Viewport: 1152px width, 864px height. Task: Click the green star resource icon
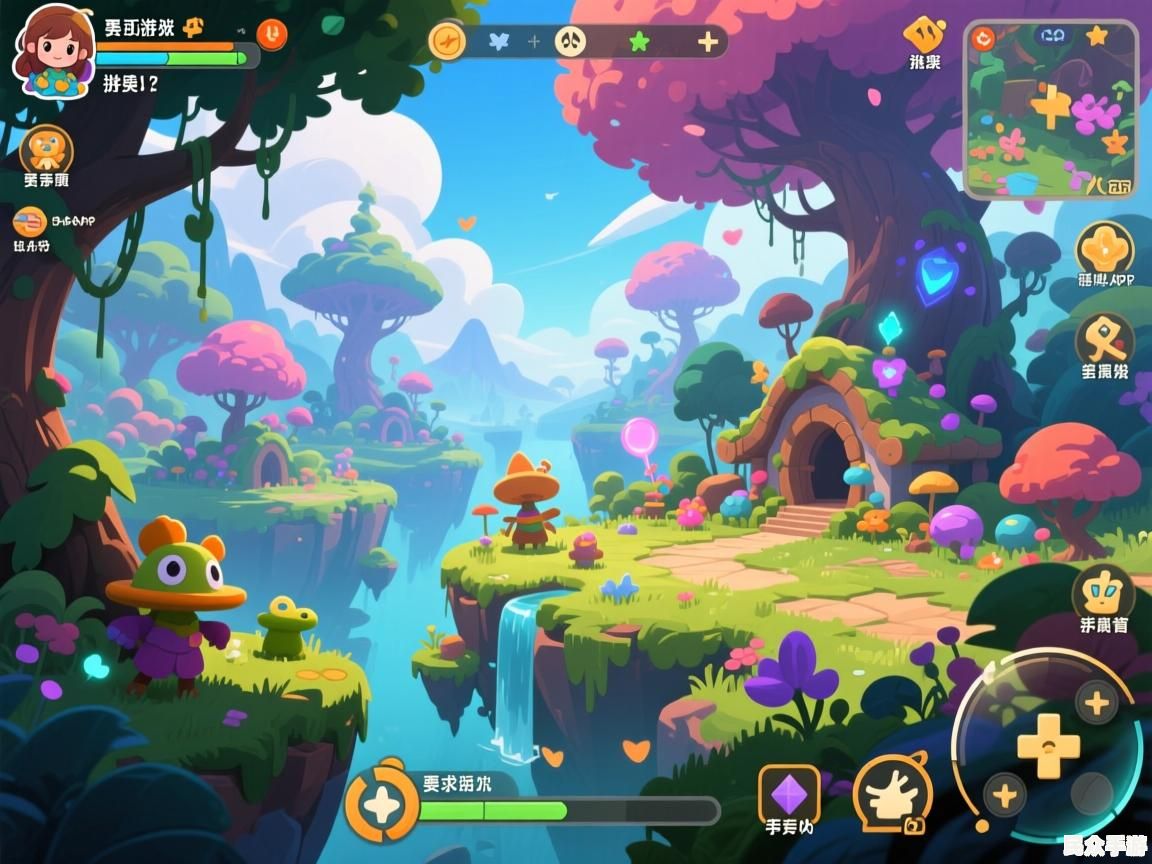[639, 41]
